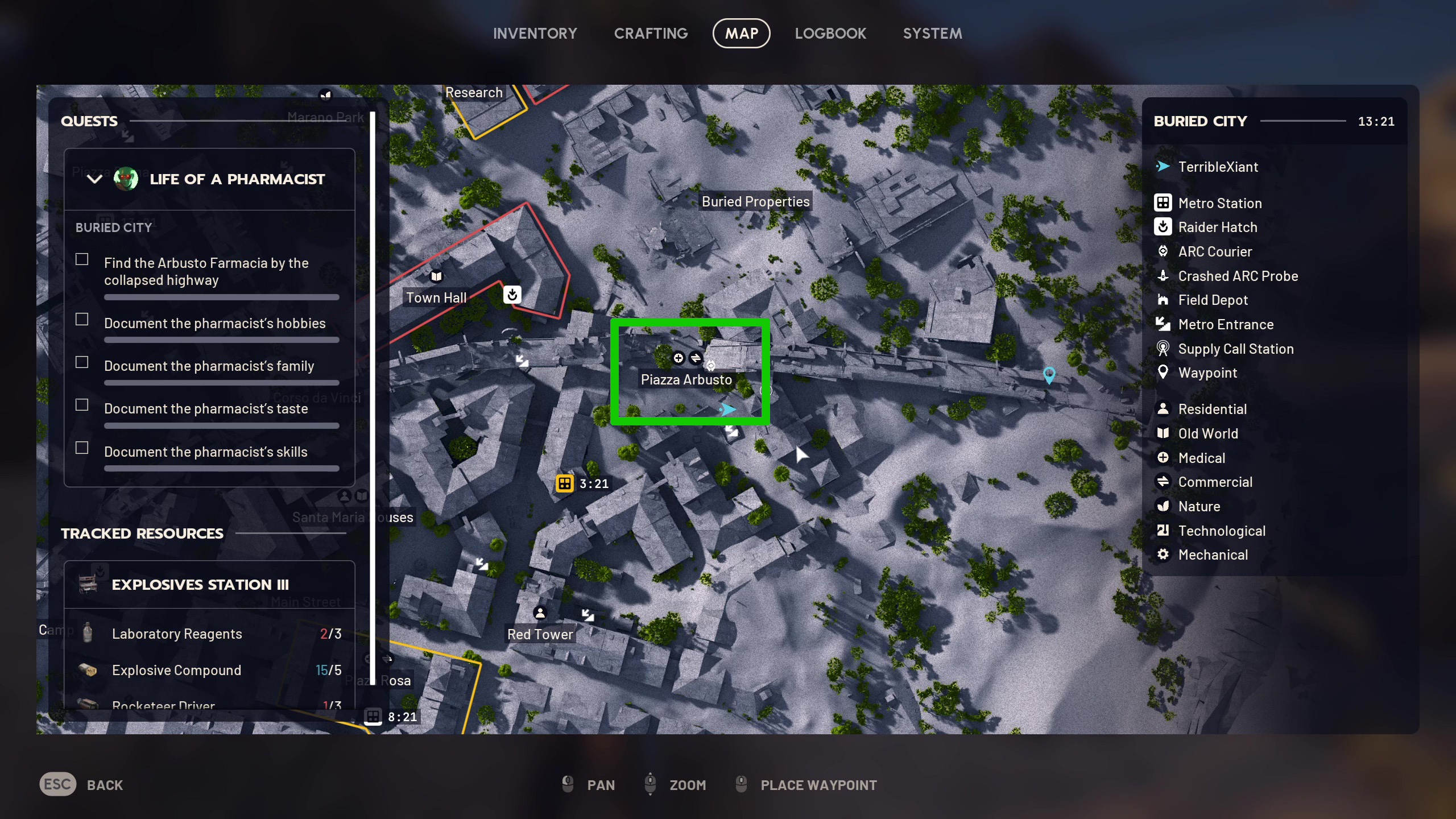Click the Laboratory Reagents resource row
The image size is (1456, 819).
(209, 634)
